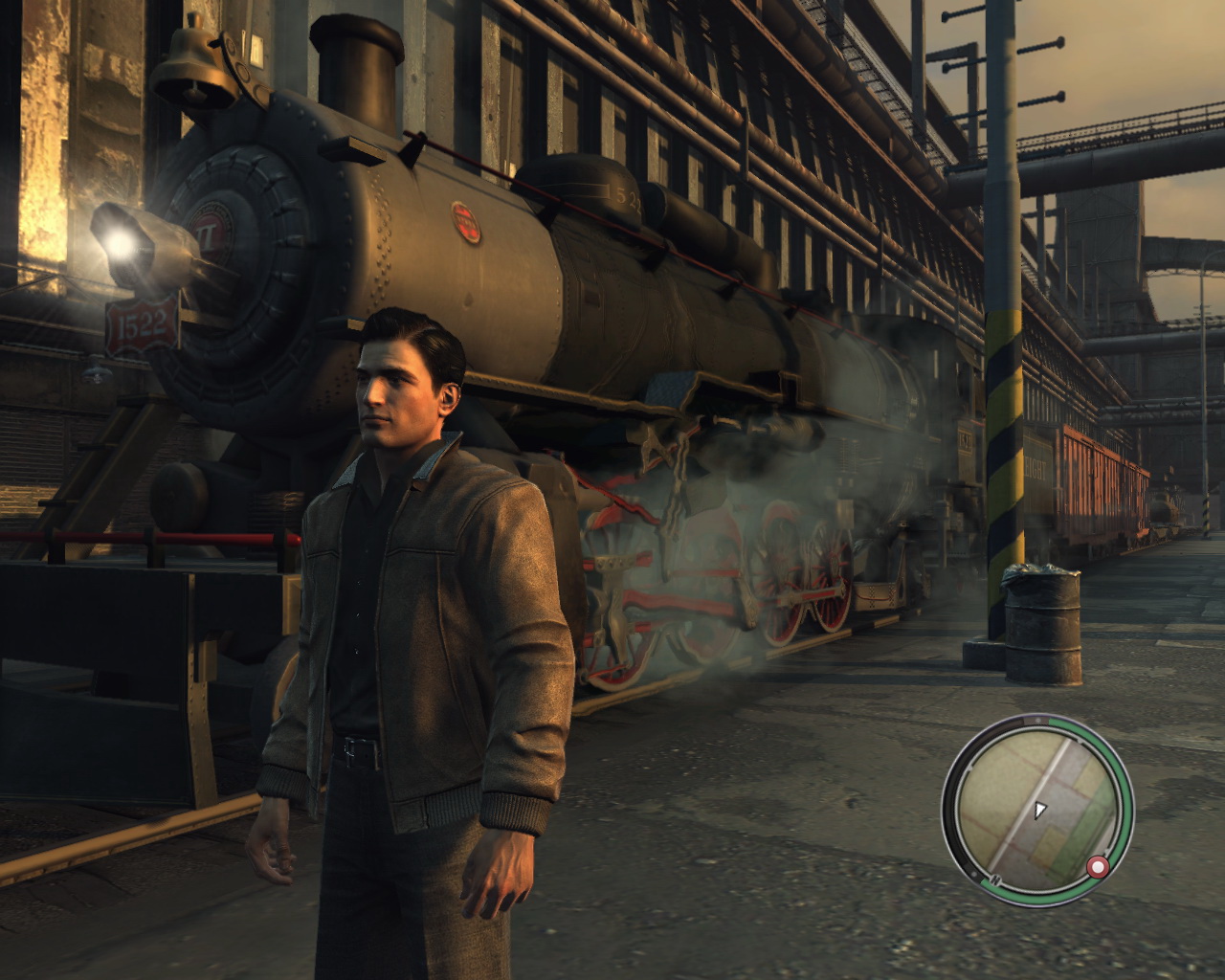Click the north compass marker on the minimap rim
The image size is (1225, 980).
click(995, 879)
